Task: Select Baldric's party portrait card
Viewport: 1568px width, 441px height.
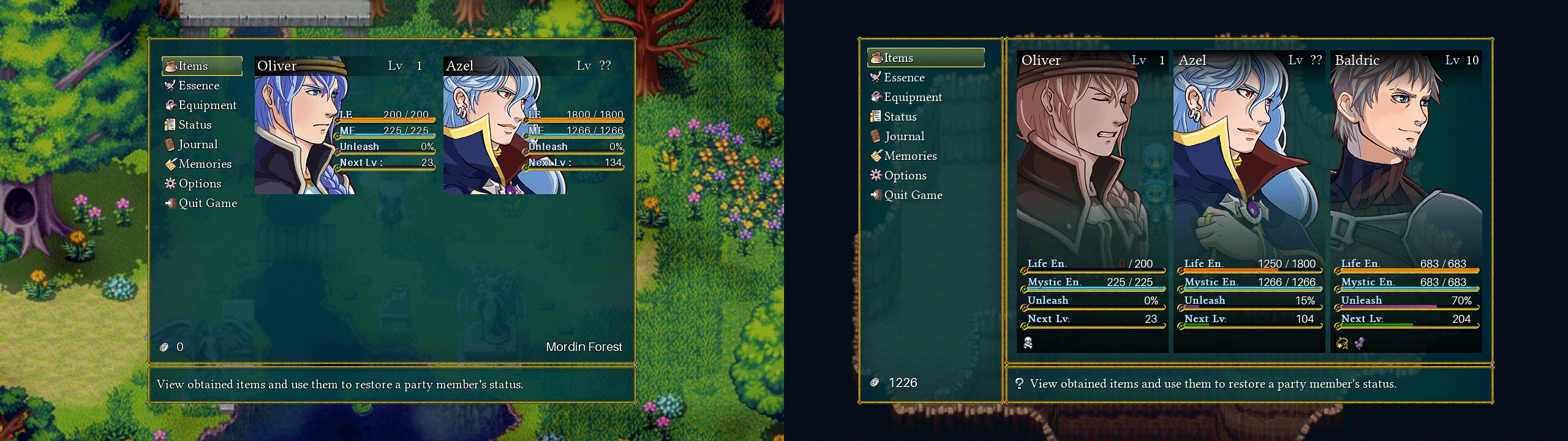Action: [x=1406, y=201]
